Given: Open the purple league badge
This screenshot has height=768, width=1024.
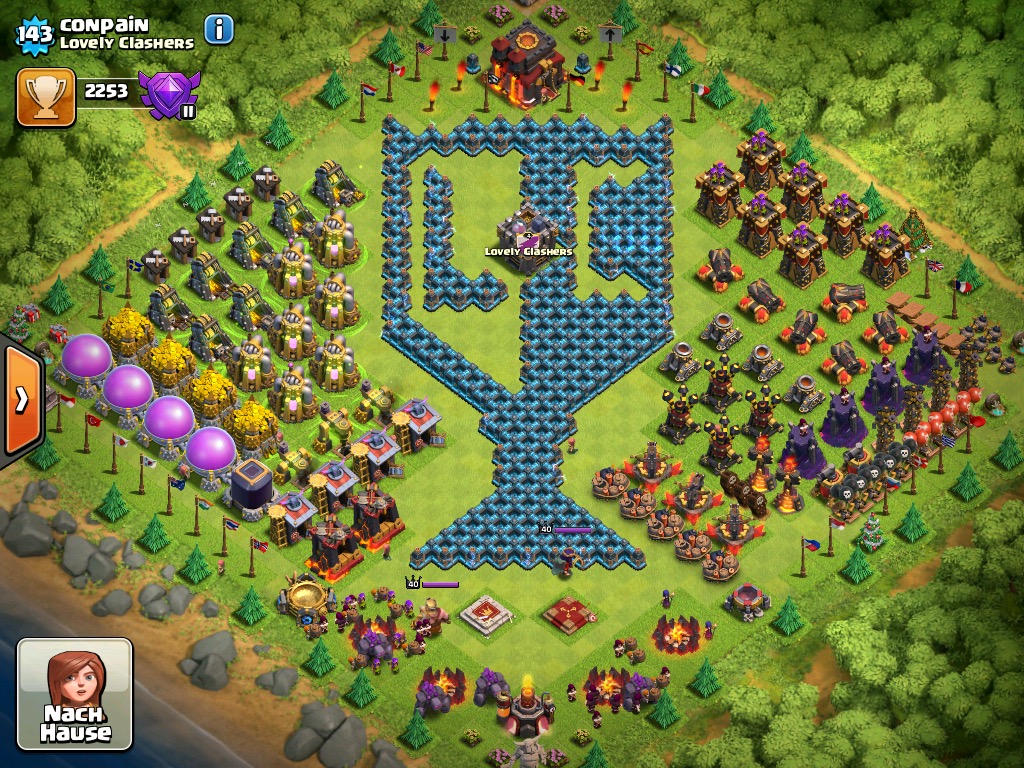Looking at the screenshot, I should [169, 95].
